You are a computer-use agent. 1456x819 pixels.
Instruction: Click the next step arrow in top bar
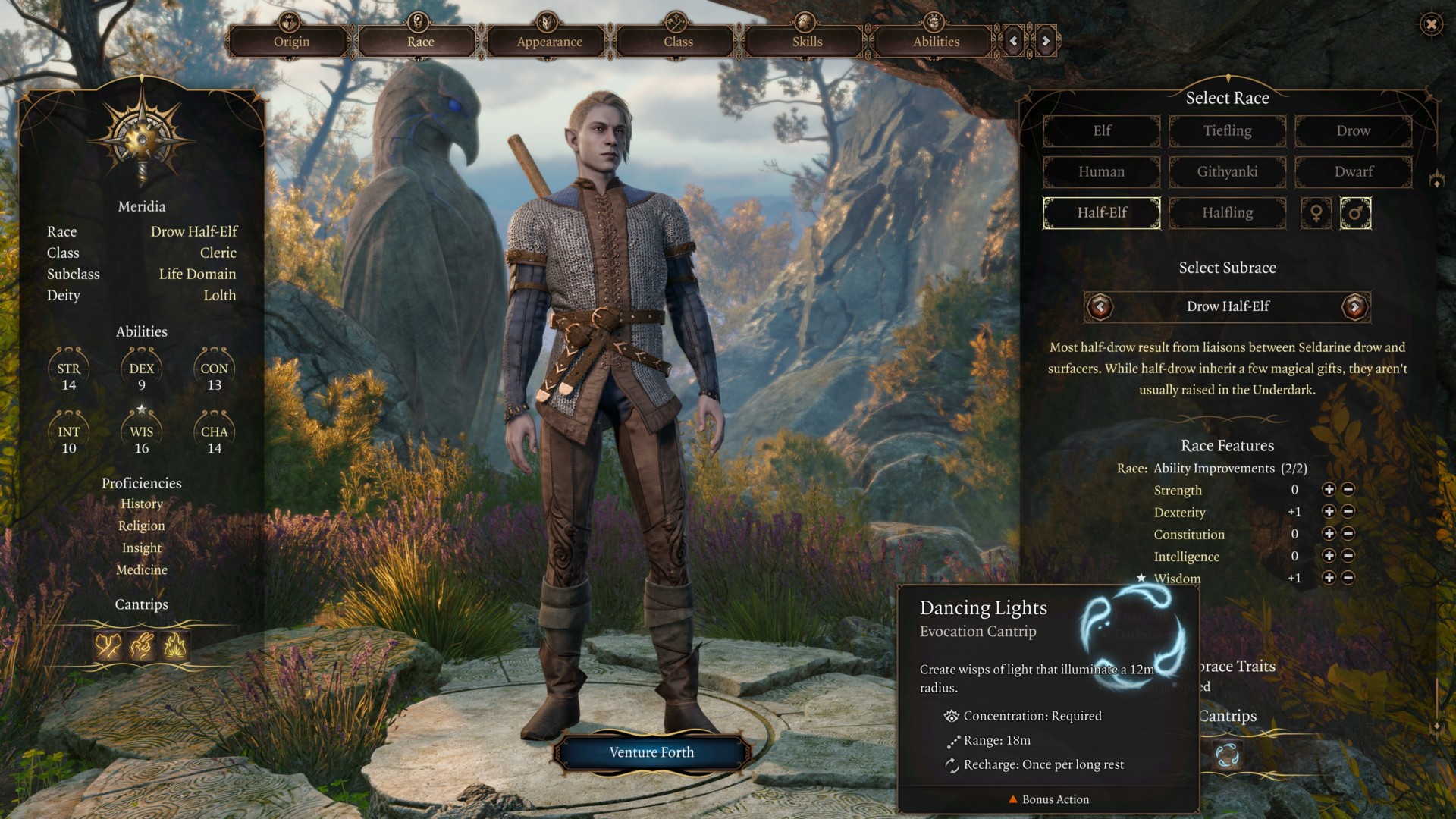pos(1046,41)
